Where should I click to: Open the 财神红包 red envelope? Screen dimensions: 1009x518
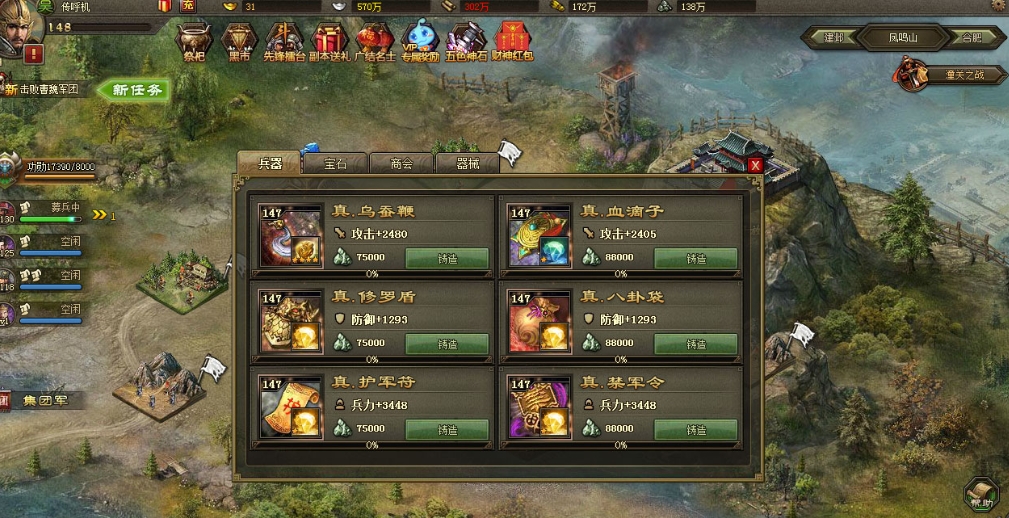pyautogui.click(x=513, y=43)
